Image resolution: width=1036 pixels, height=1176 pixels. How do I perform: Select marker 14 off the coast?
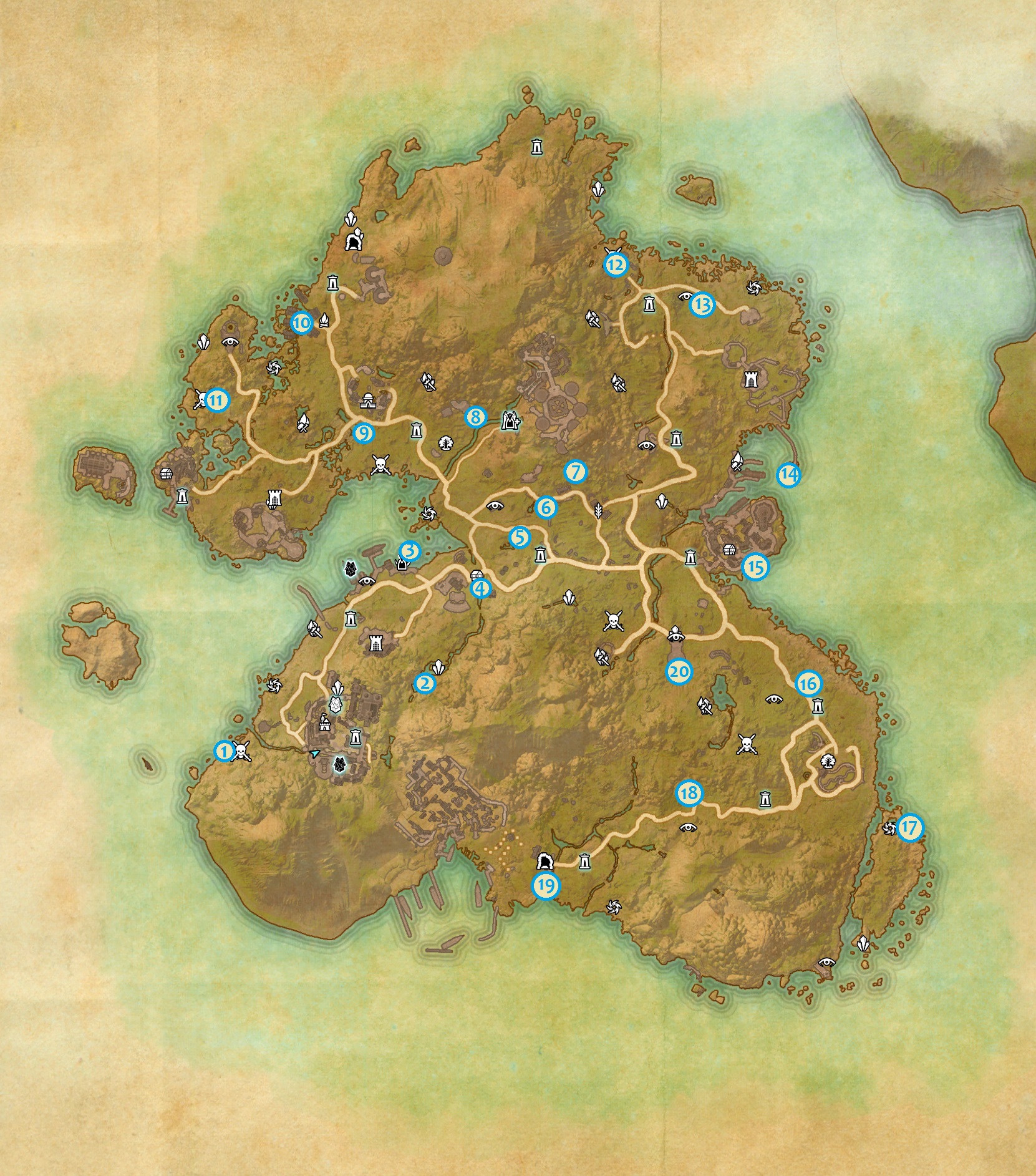coord(788,475)
